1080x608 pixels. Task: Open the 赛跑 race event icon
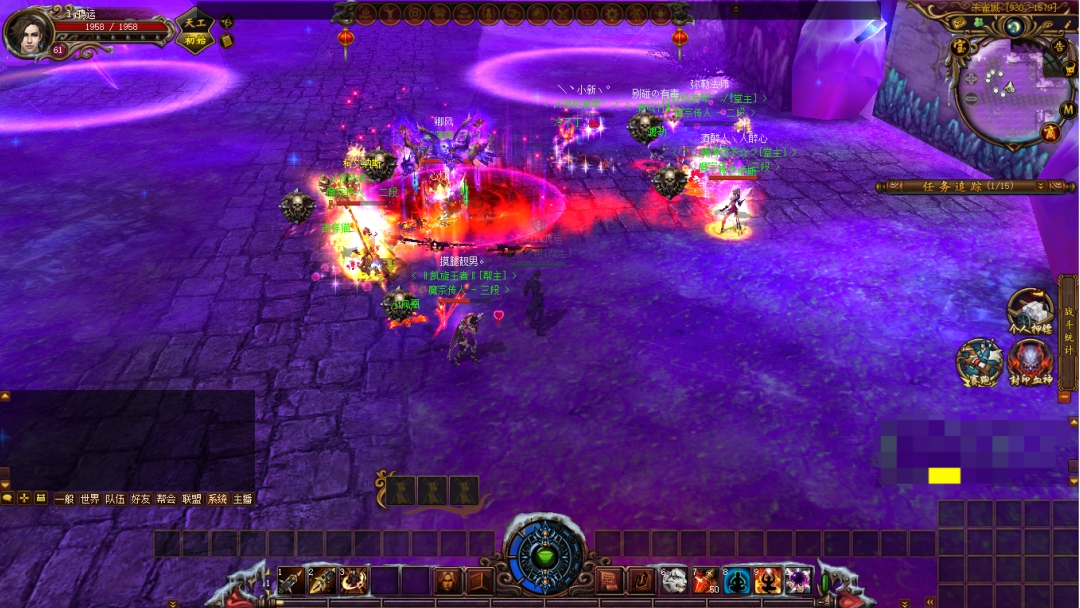coord(978,360)
